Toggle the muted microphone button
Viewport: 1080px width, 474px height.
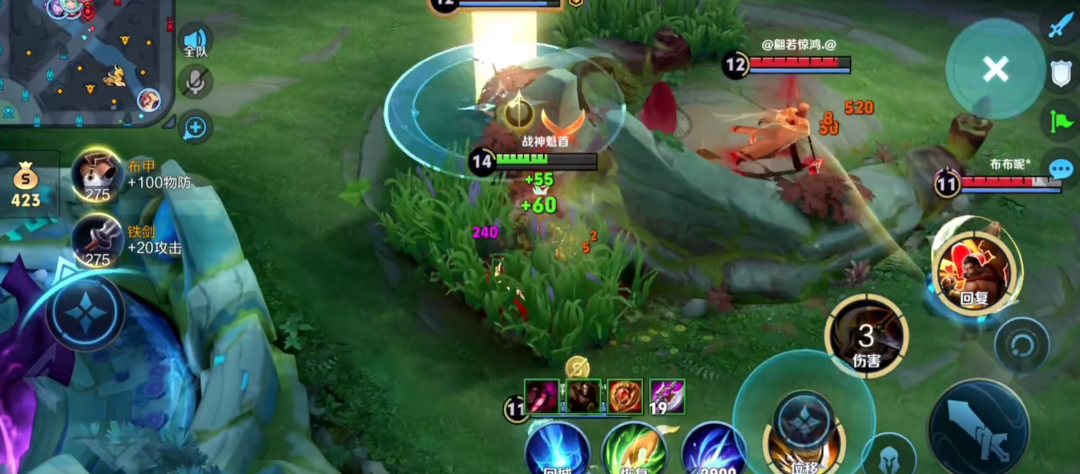tap(196, 82)
